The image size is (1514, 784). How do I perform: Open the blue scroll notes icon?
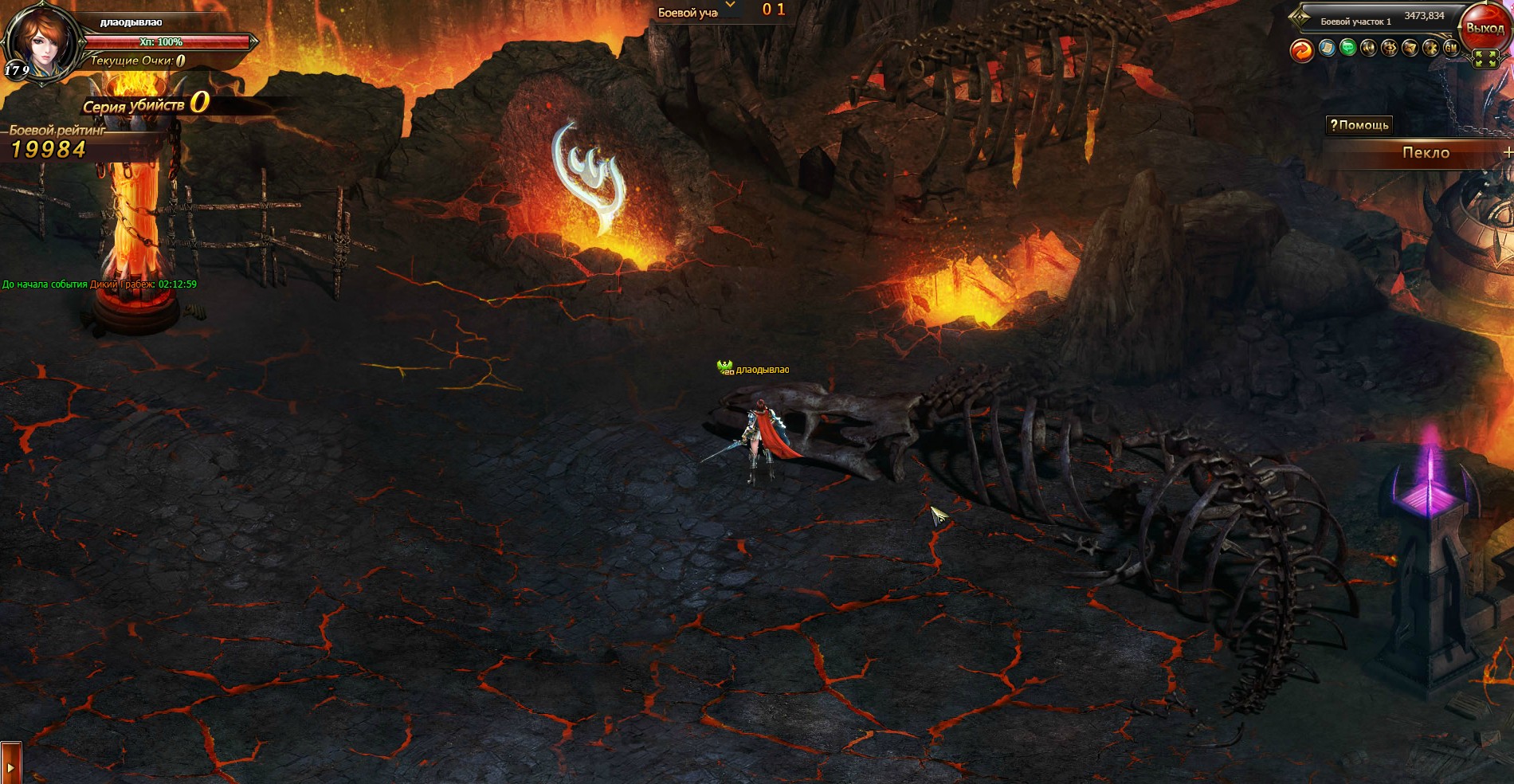[x=1327, y=49]
